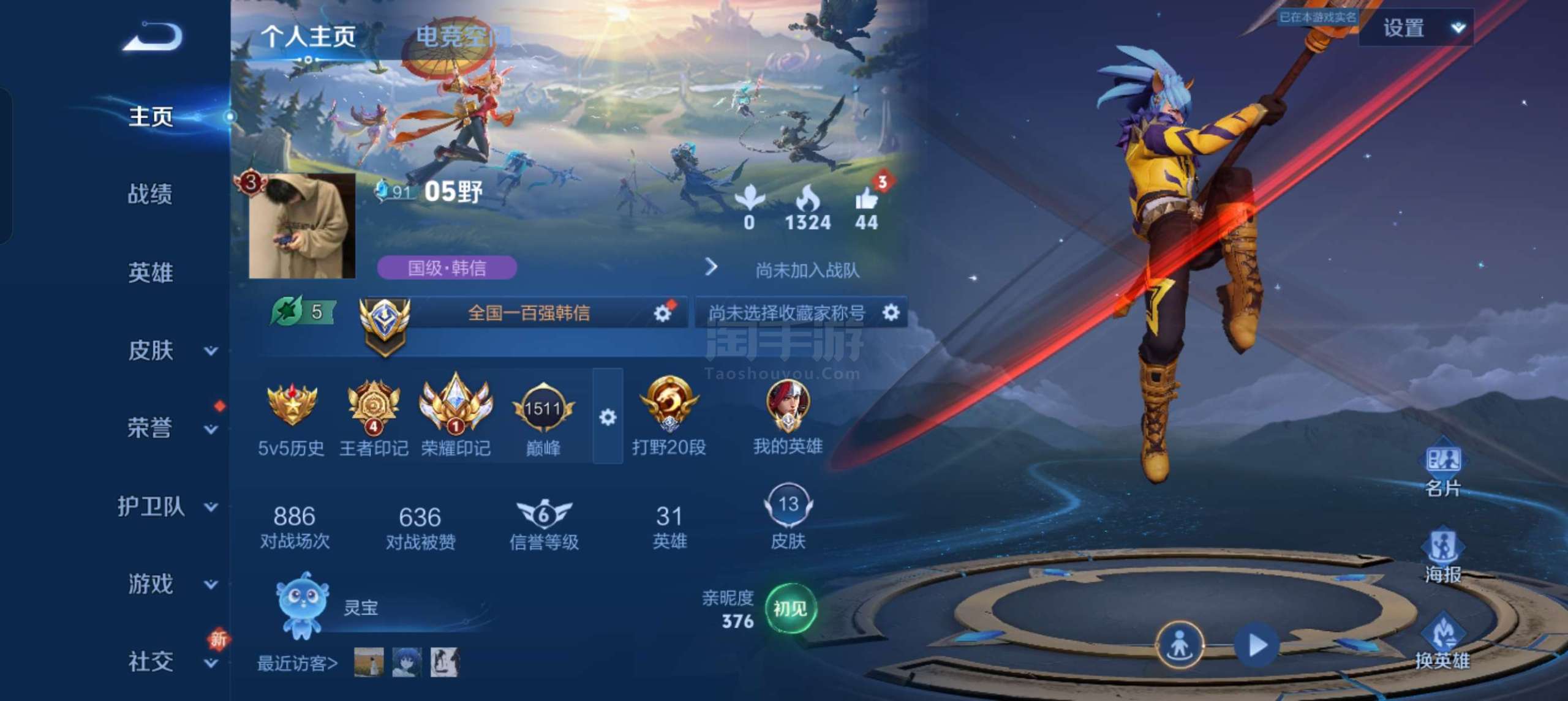Edit the 全国一百强韩信 title gear
Viewport: 1568px width, 701px height.
(662, 313)
